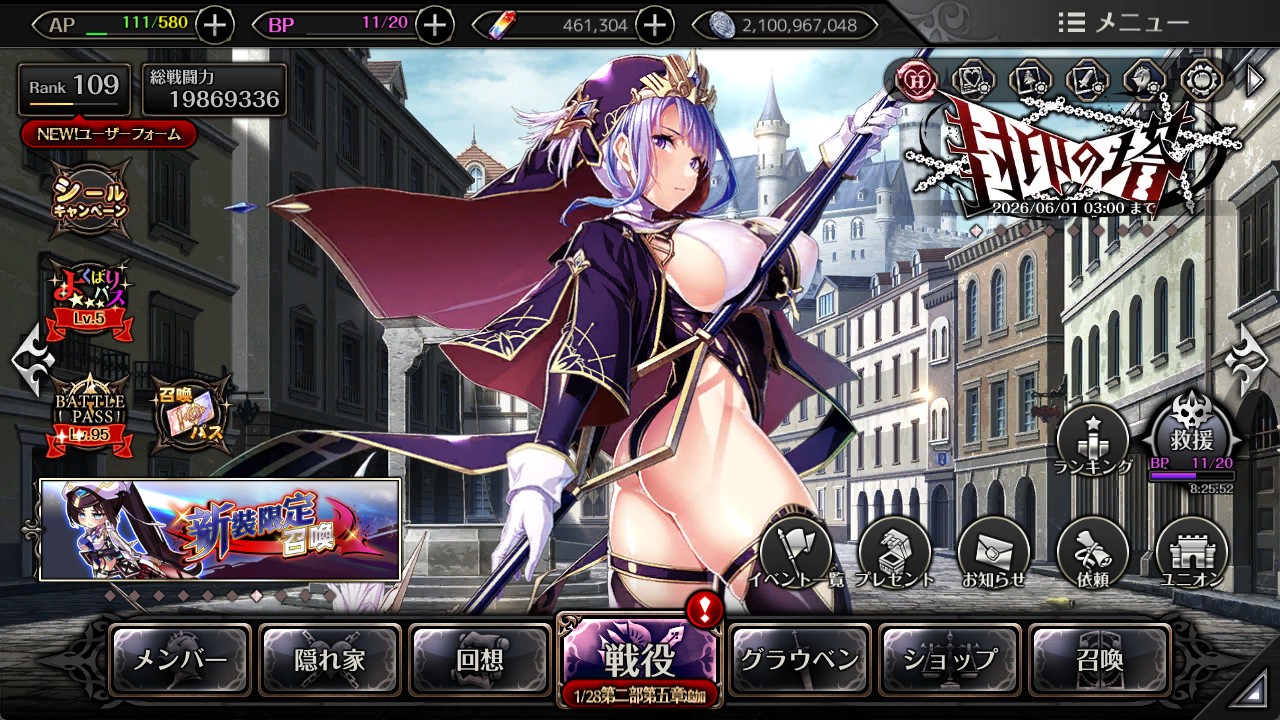Open the グラウベン menu
The height and width of the screenshot is (720, 1280).
(799, 660)
